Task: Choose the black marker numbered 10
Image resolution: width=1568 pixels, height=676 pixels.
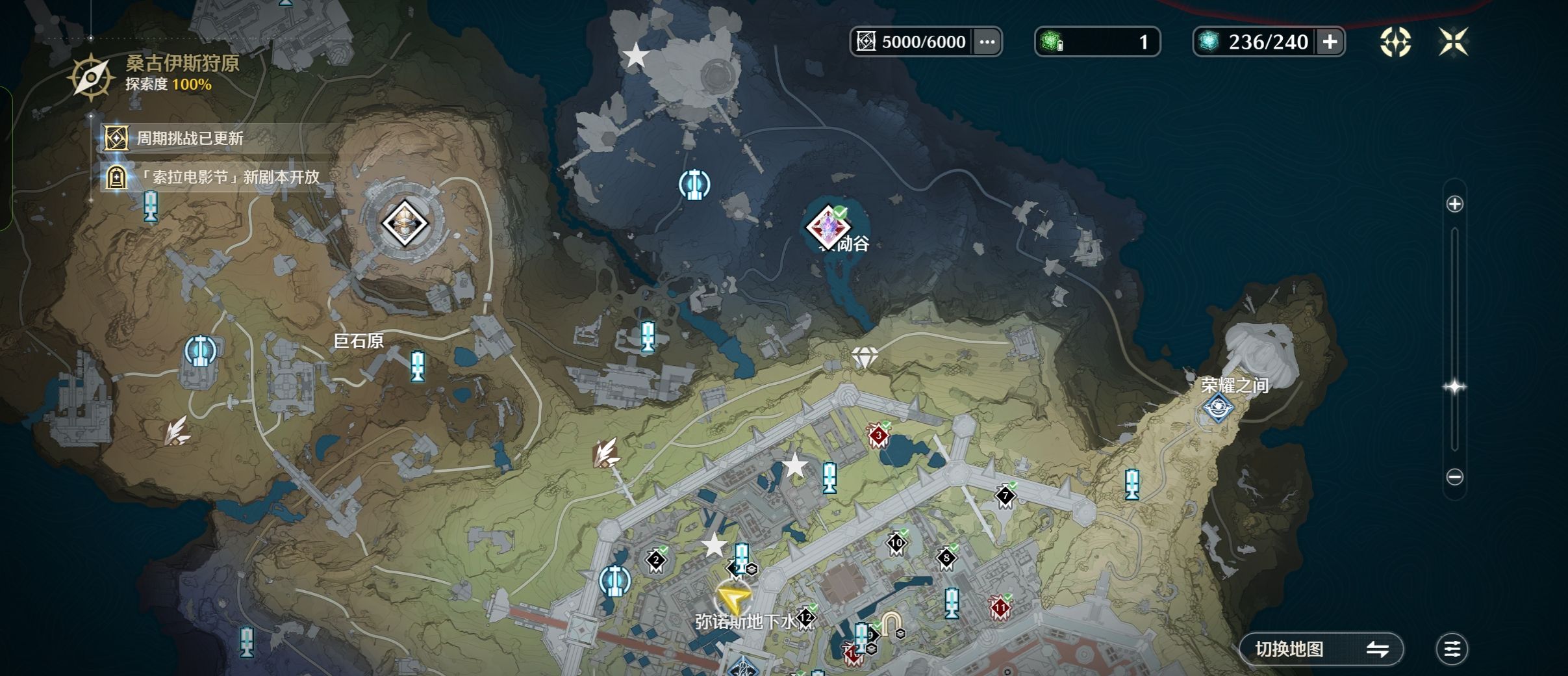Action: (x=896, y=543)
